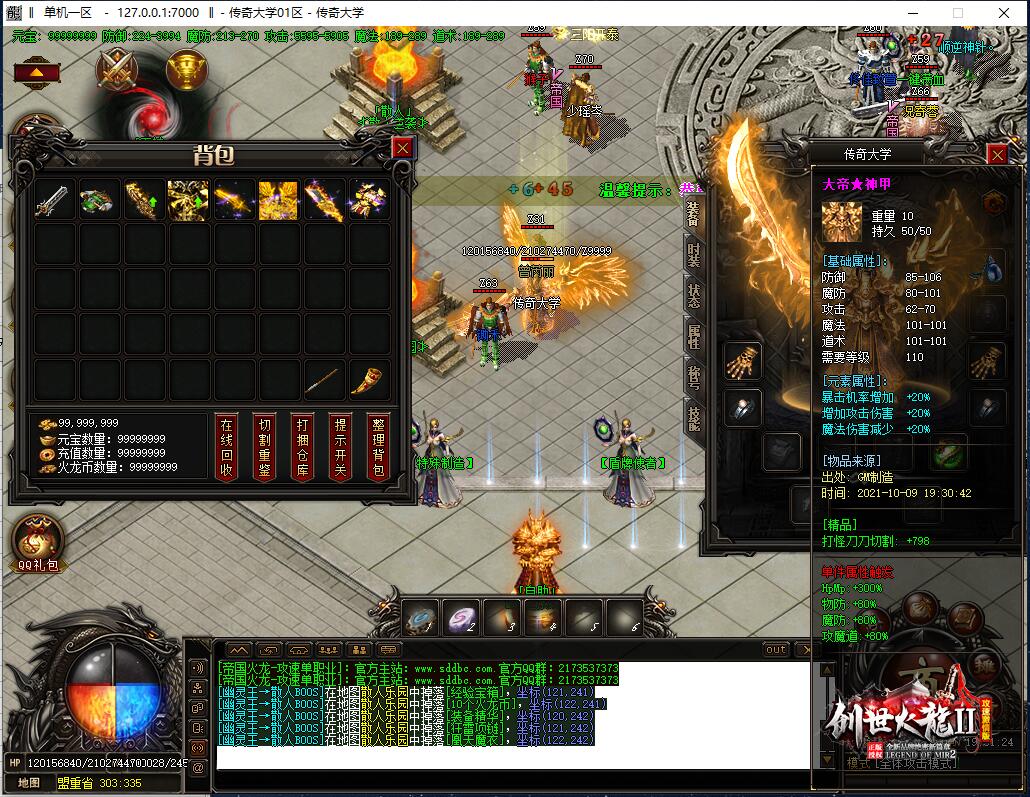Select the golden winged armor in the bag
1030x797 pixels.
point(278,200)
